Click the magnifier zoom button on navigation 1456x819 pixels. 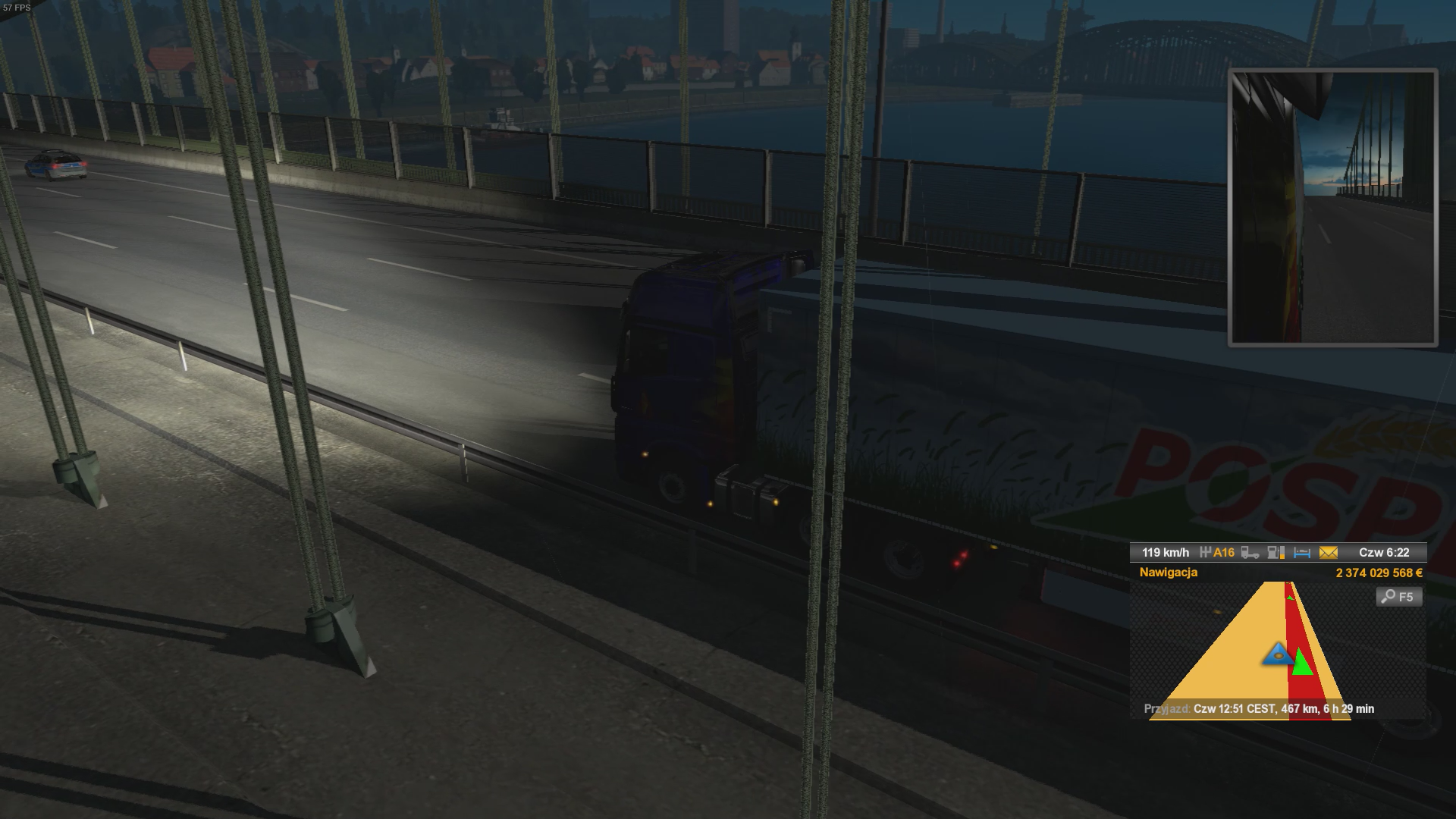click(1398, 597)
